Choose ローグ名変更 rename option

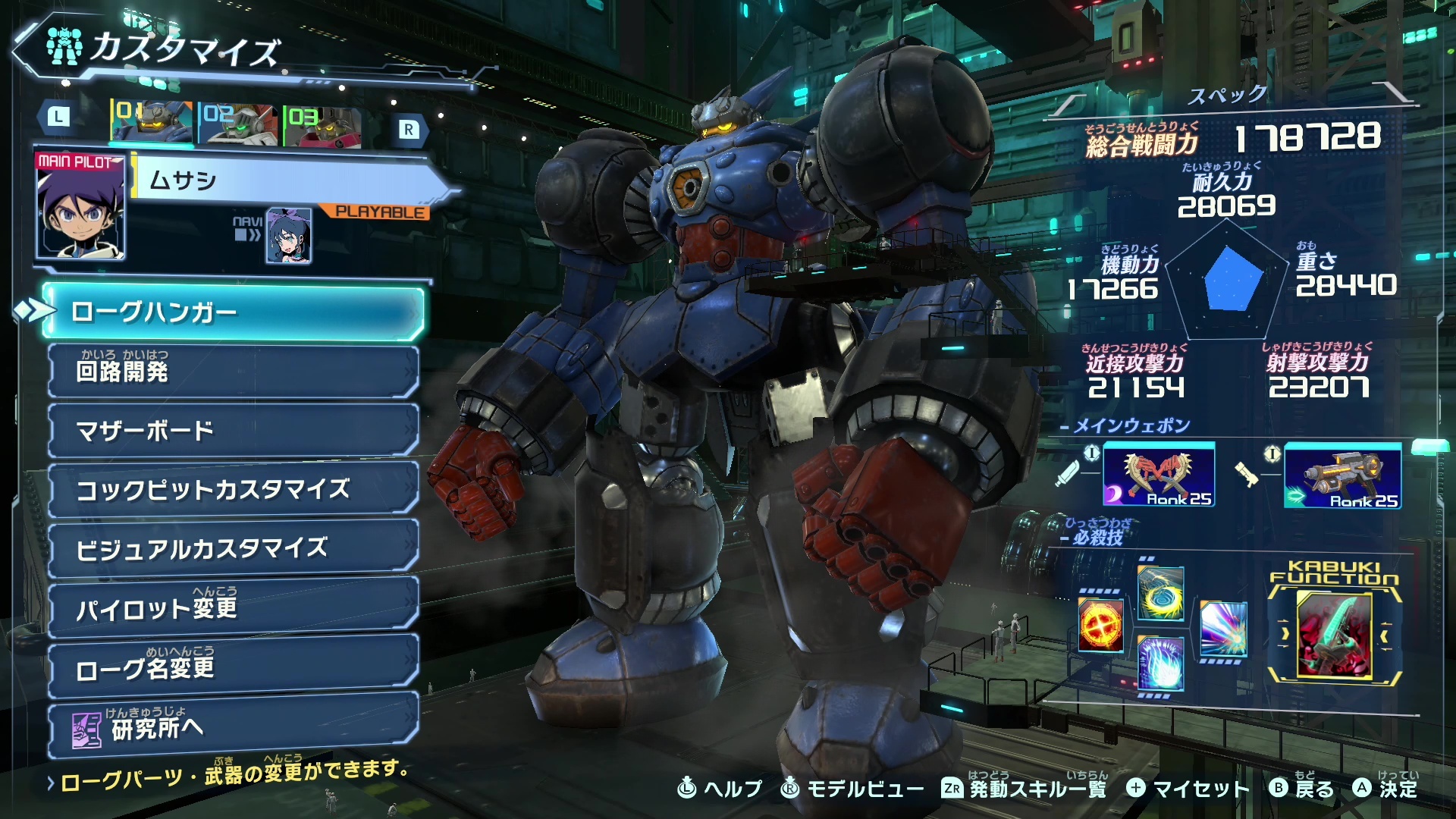[234, 667]
